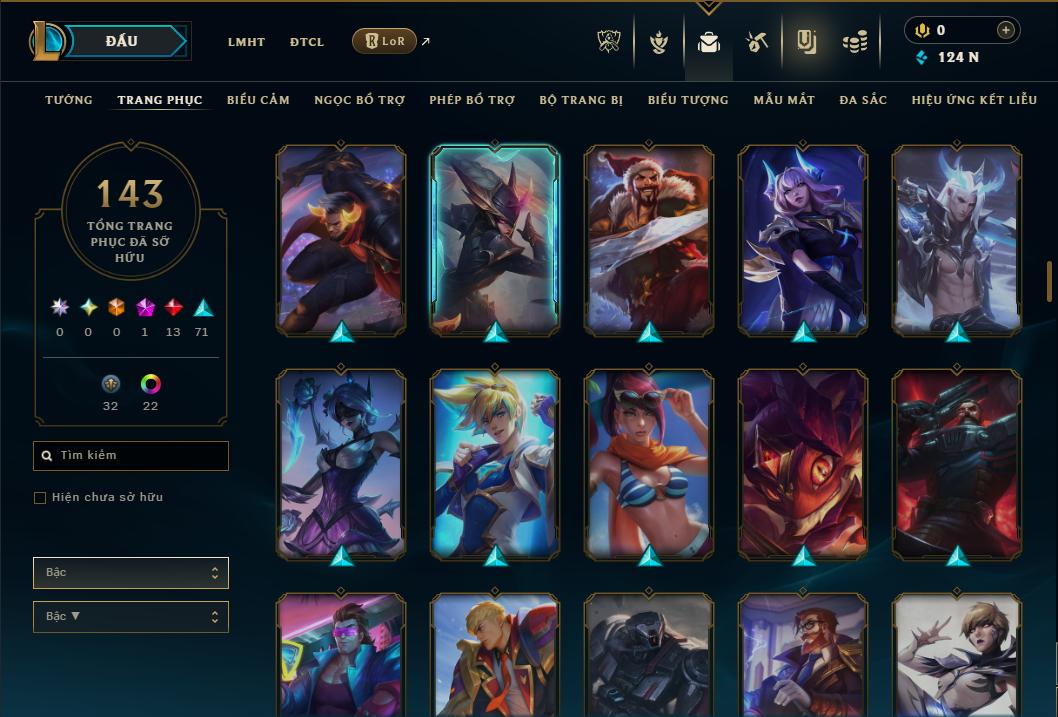Image resolution: width=1058 pixels, height=717 pixels.
Task: Select the Santa hat bearded skin card
Action: coord(649,240)
